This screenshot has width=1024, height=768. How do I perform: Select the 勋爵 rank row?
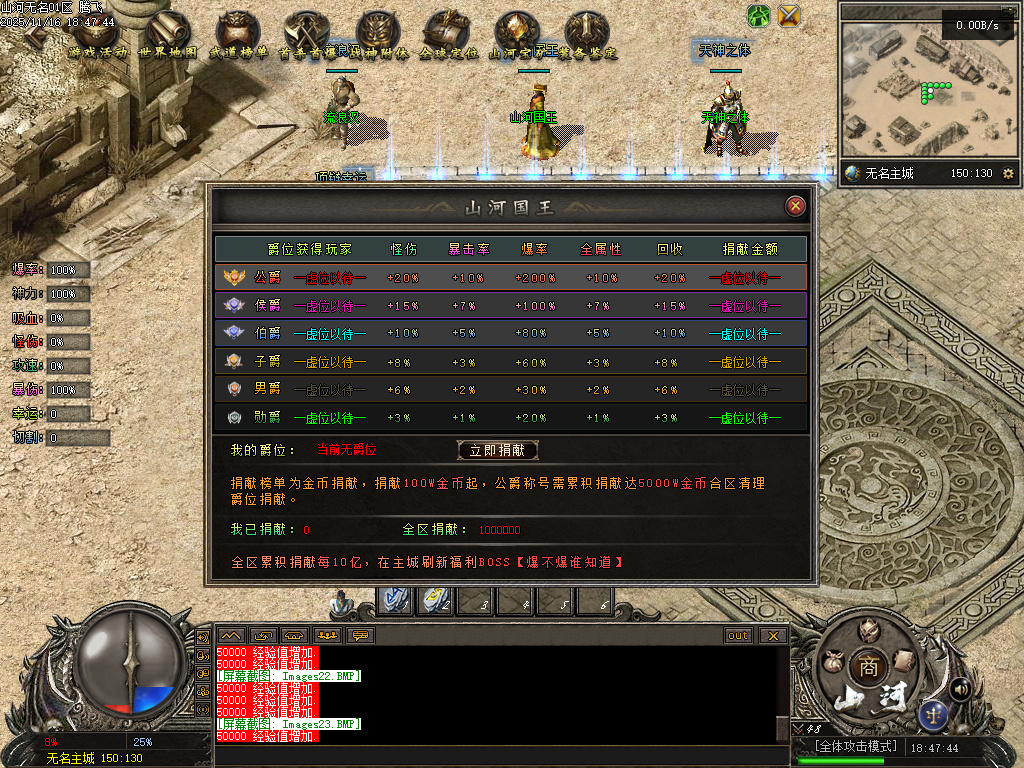click(x=510, y=417)
